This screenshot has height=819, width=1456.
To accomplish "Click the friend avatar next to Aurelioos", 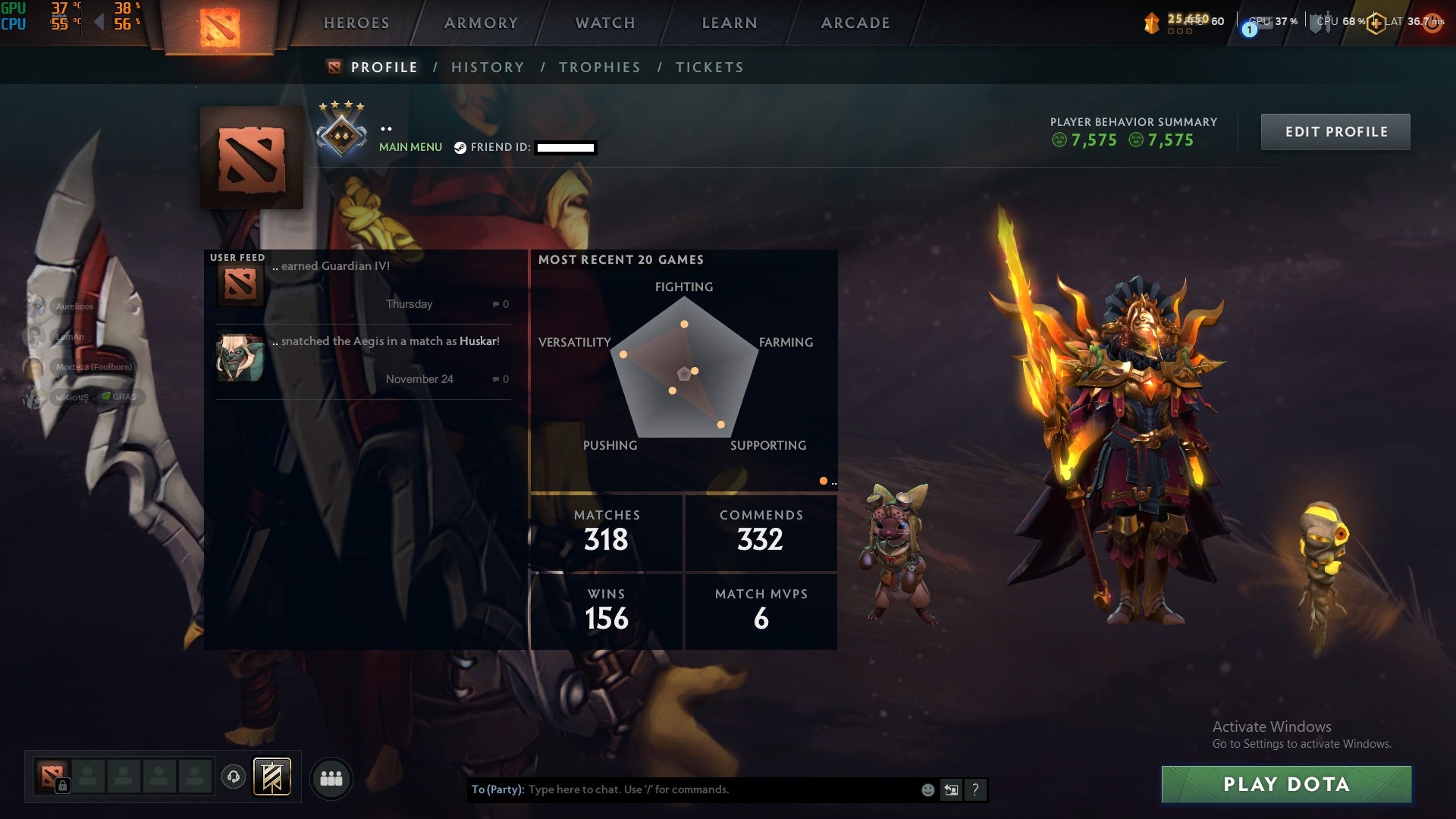I will 36,306.
